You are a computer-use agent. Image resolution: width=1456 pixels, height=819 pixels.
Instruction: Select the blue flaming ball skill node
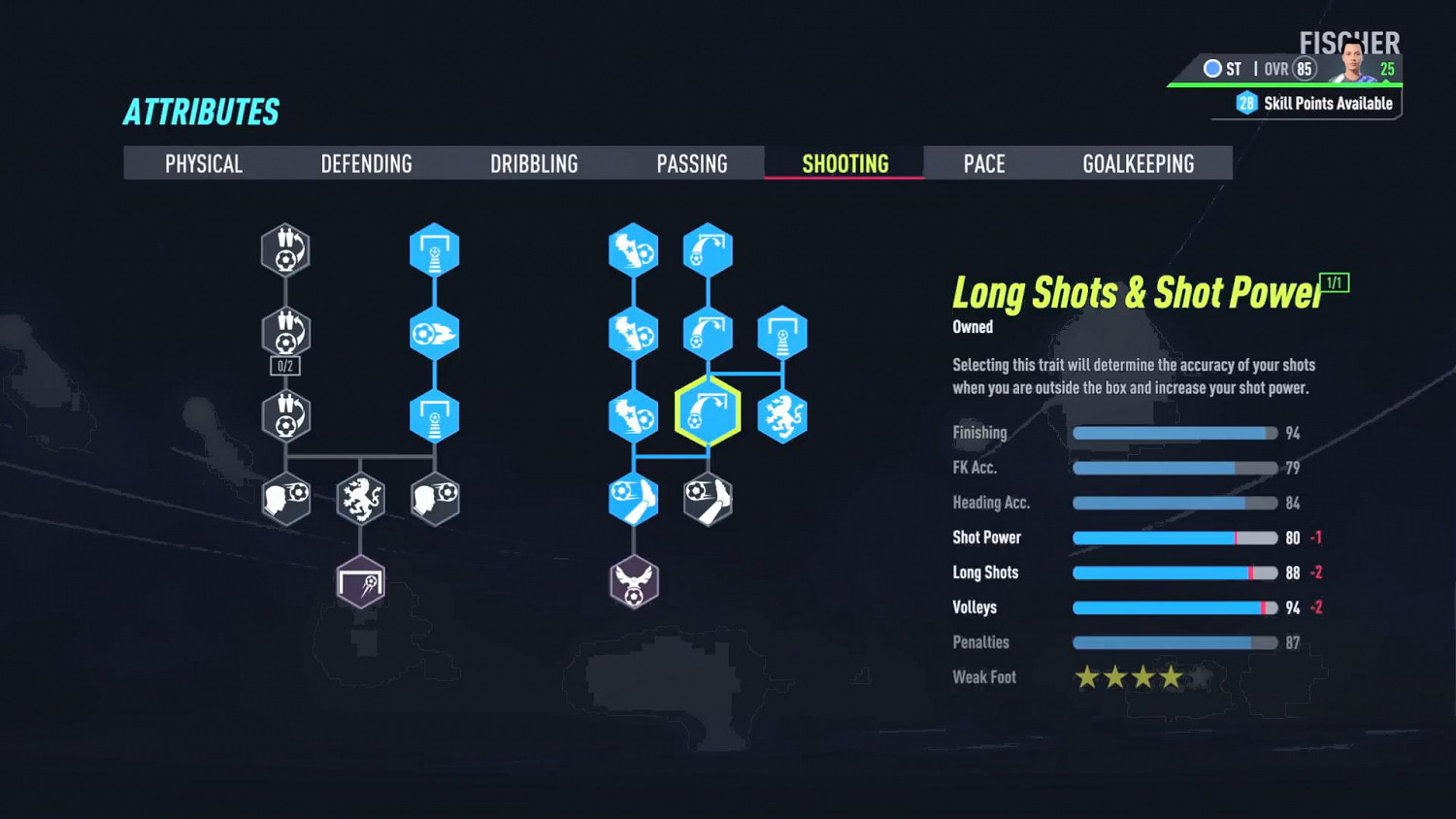434,334
